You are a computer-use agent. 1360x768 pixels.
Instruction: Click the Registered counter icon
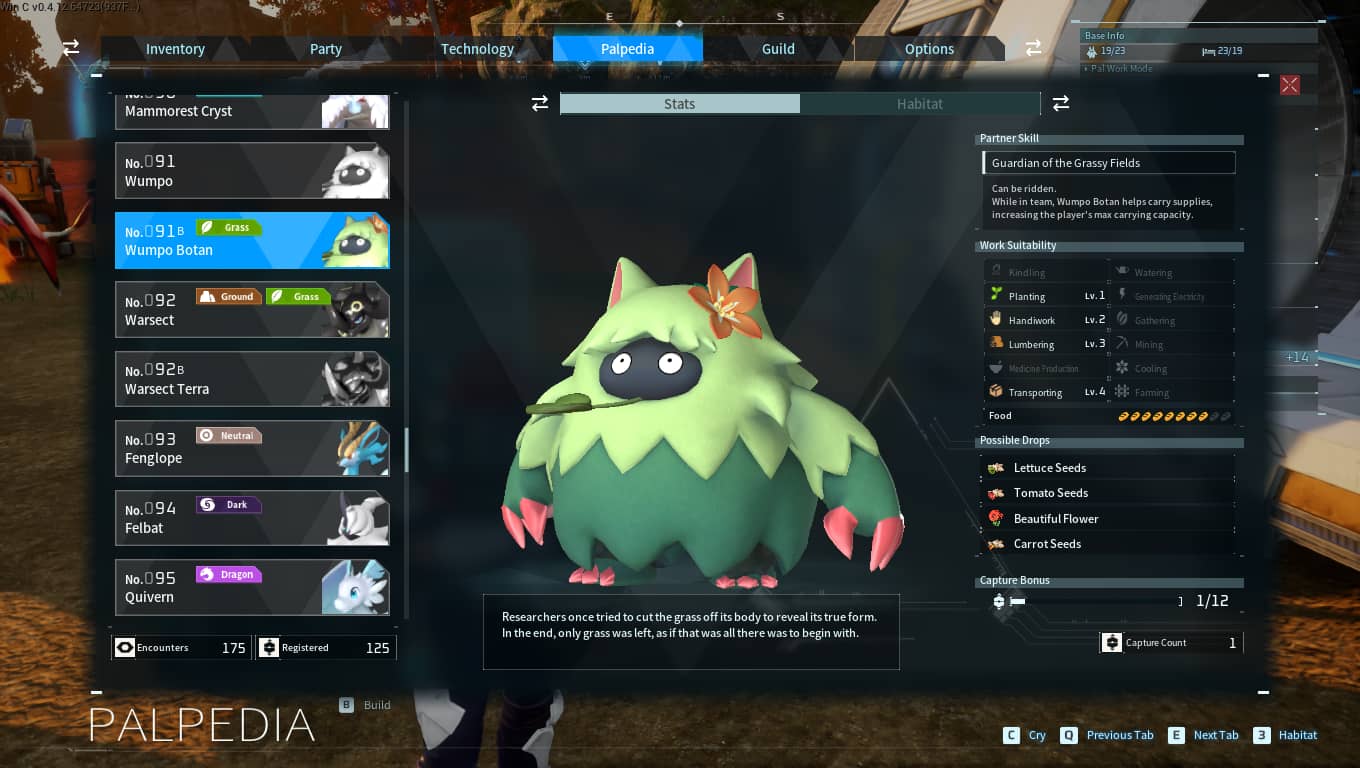[x=270, y=647]
